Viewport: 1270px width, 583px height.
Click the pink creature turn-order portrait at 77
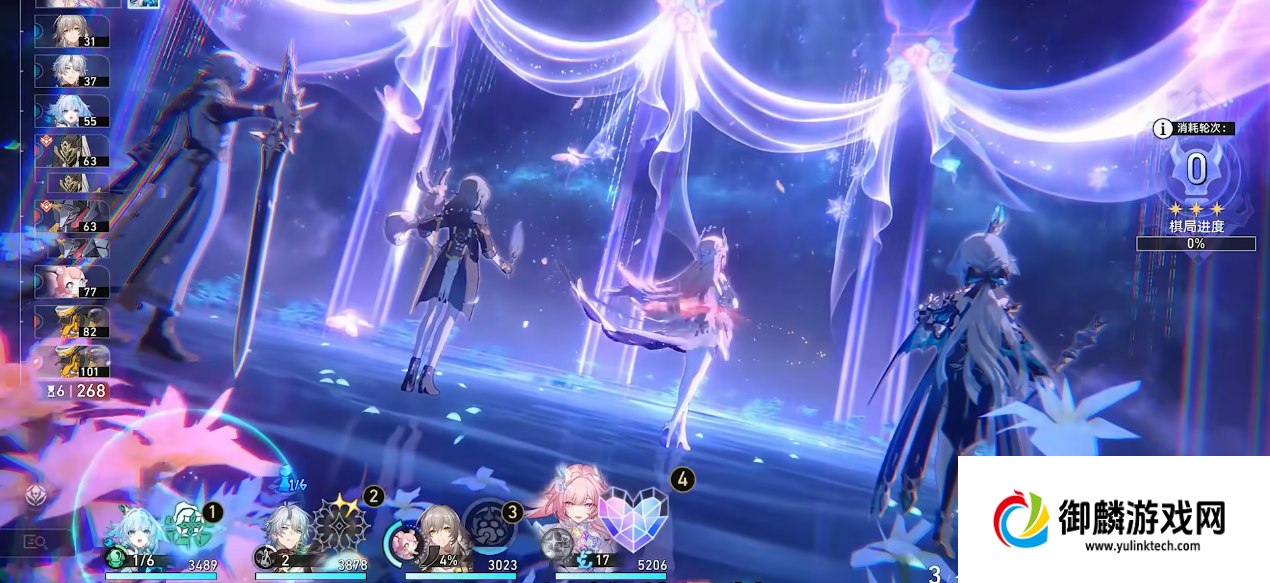click(73, 282)
